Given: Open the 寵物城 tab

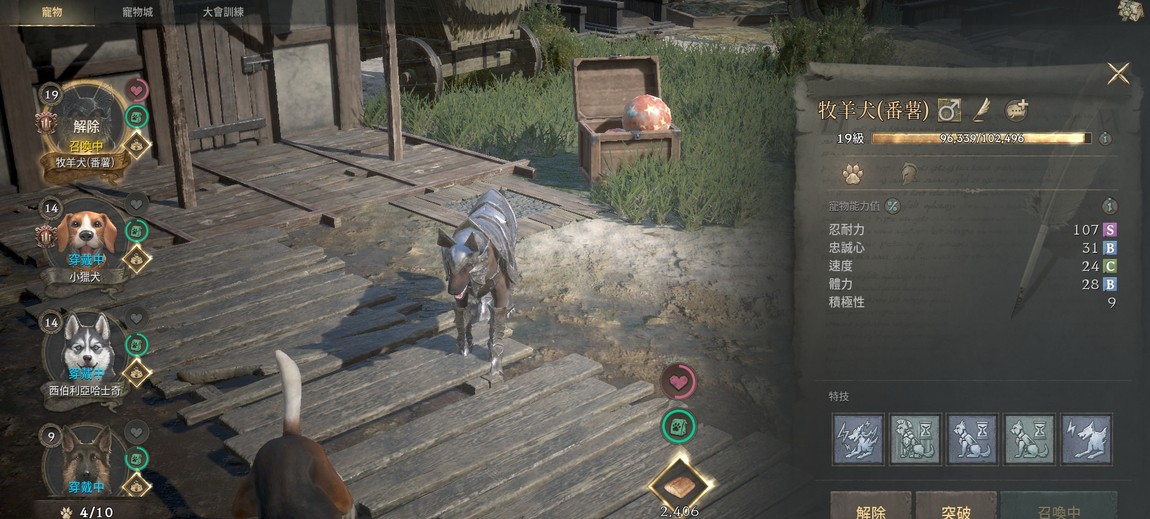Looking at the screenshot, I should [137, 12].
